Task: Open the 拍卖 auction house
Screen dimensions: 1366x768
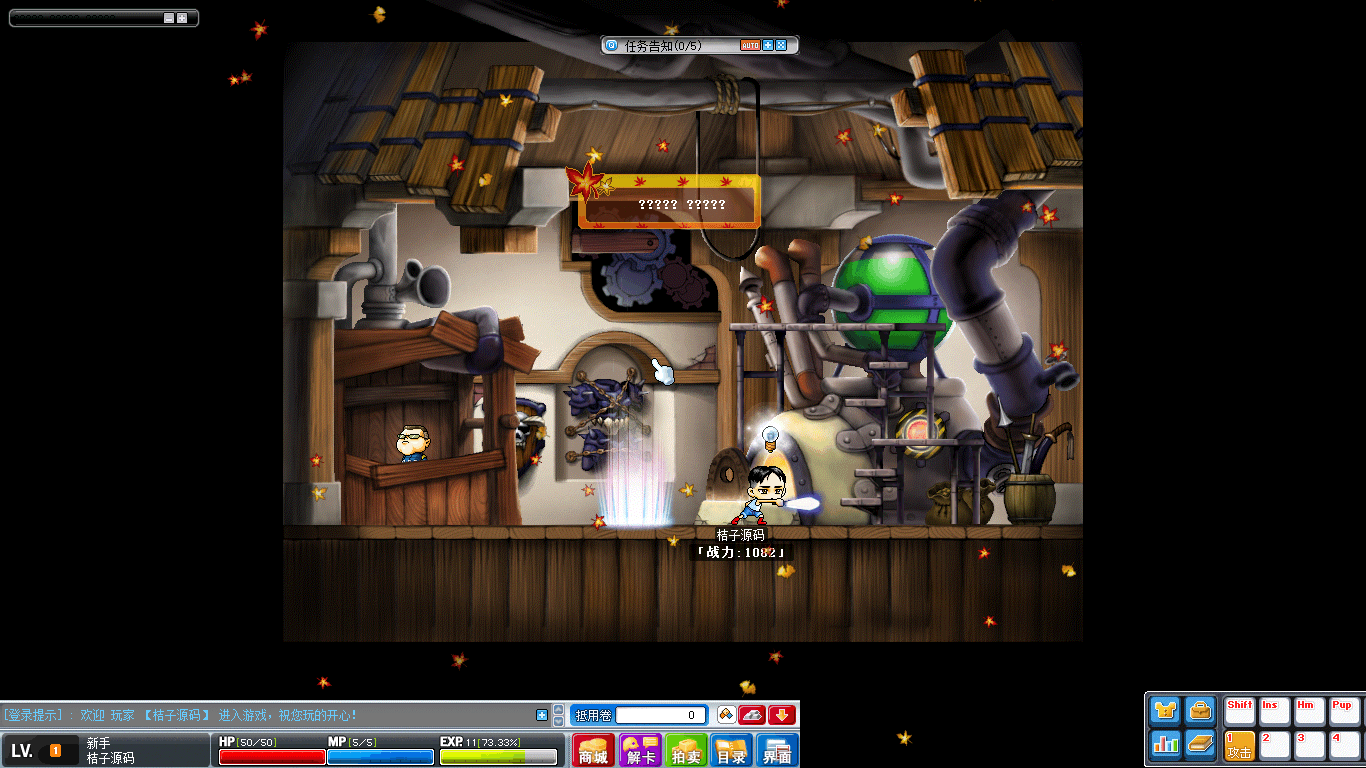Action: (x=686, y=750)
